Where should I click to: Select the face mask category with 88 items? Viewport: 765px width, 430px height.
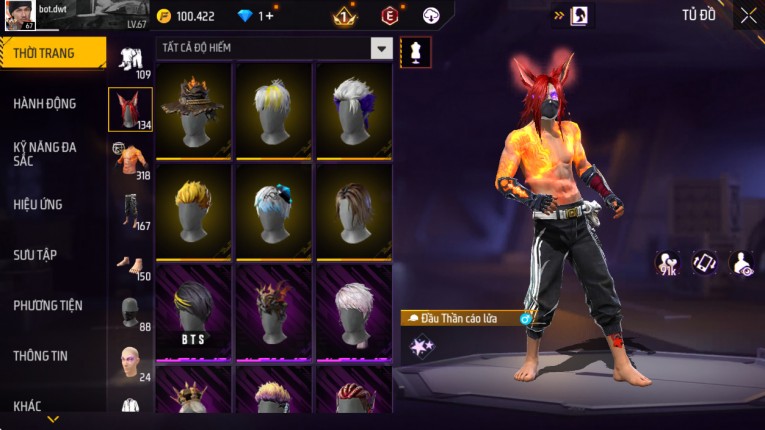[130, 312]
